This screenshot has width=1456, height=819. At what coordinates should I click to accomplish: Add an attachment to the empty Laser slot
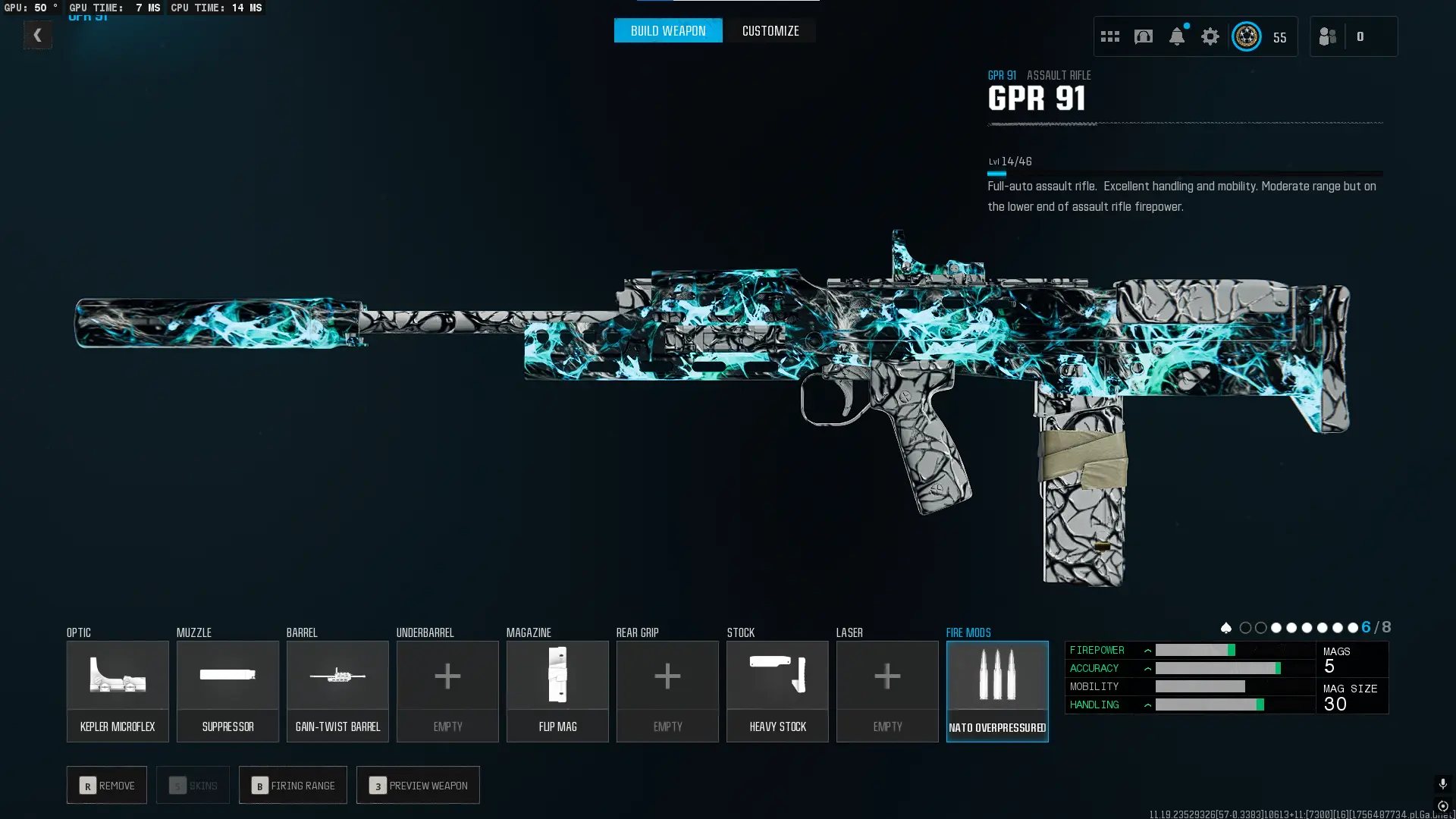887,691
